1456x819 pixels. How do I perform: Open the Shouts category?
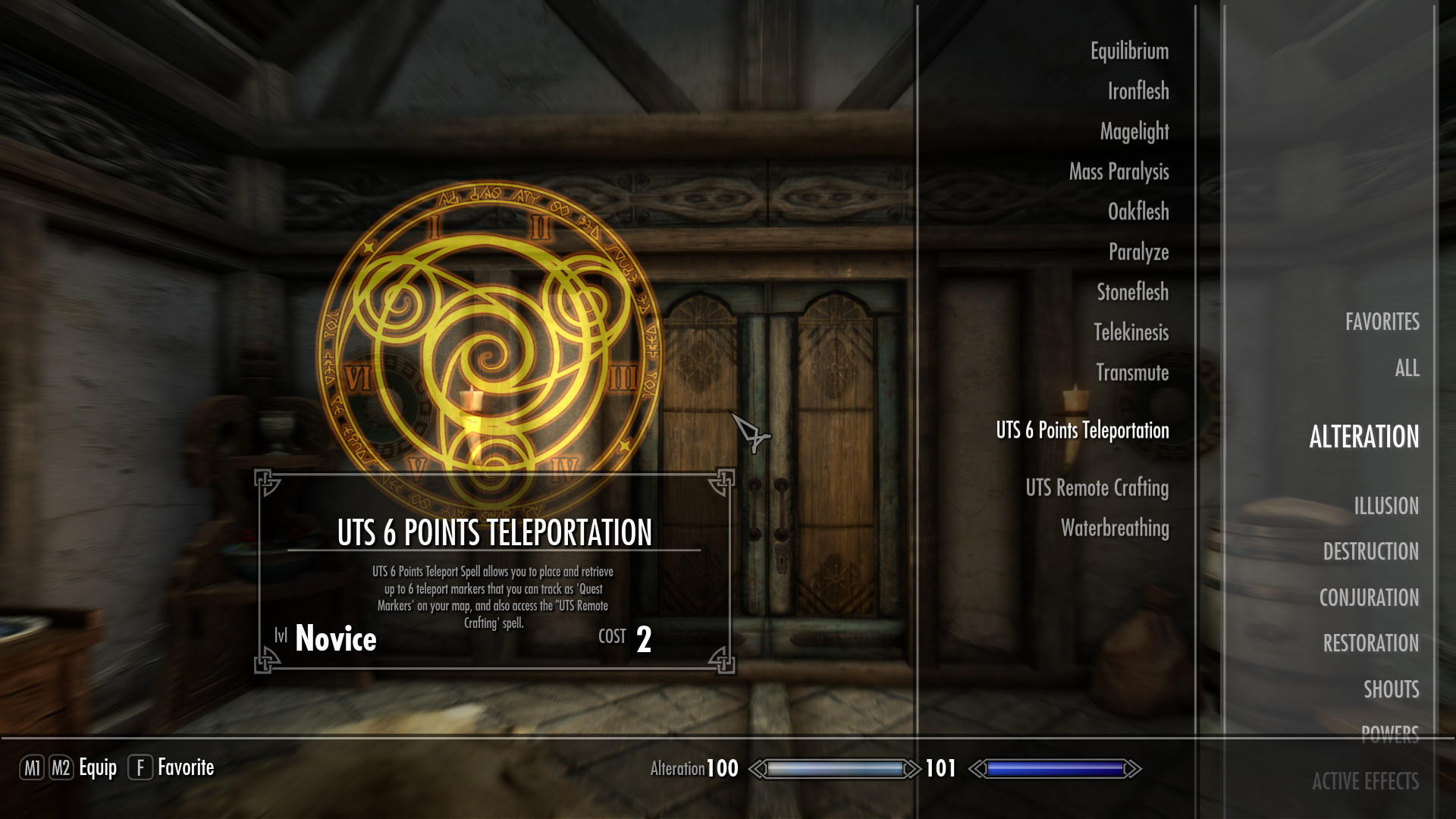click(1391, 689)
